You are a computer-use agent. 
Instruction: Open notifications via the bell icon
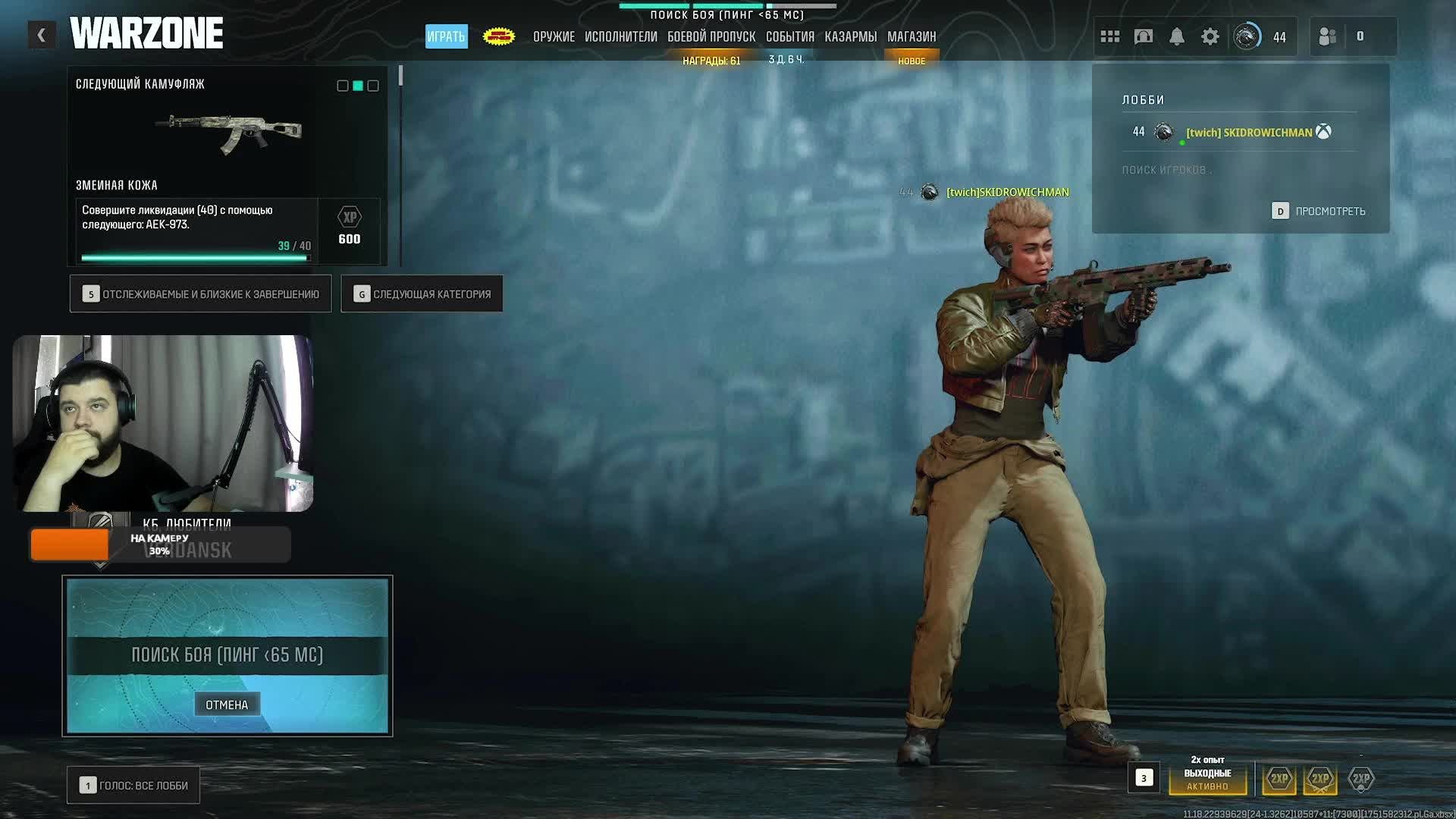(1176, 36)
